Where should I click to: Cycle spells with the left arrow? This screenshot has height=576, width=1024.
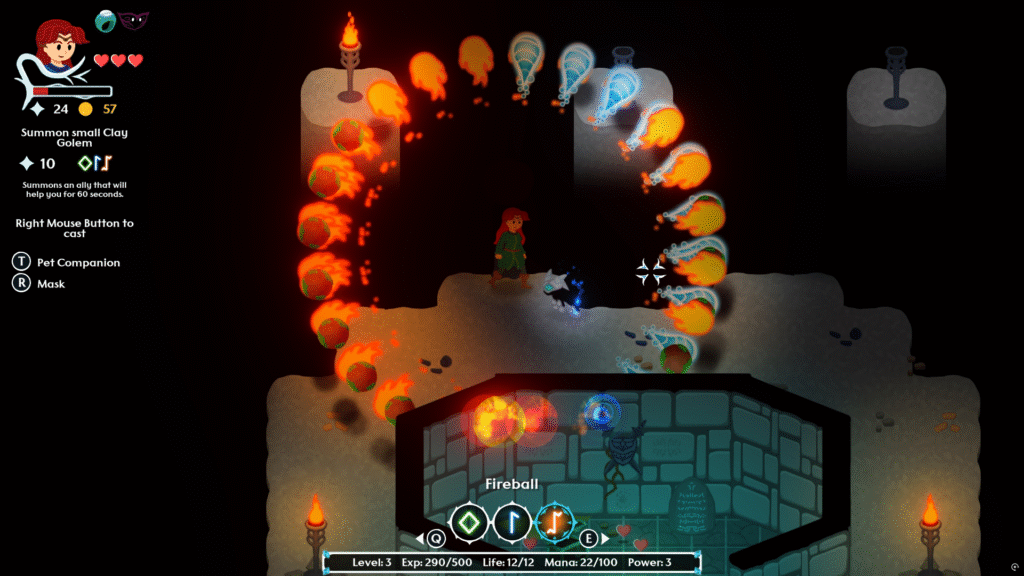(421, 538)
